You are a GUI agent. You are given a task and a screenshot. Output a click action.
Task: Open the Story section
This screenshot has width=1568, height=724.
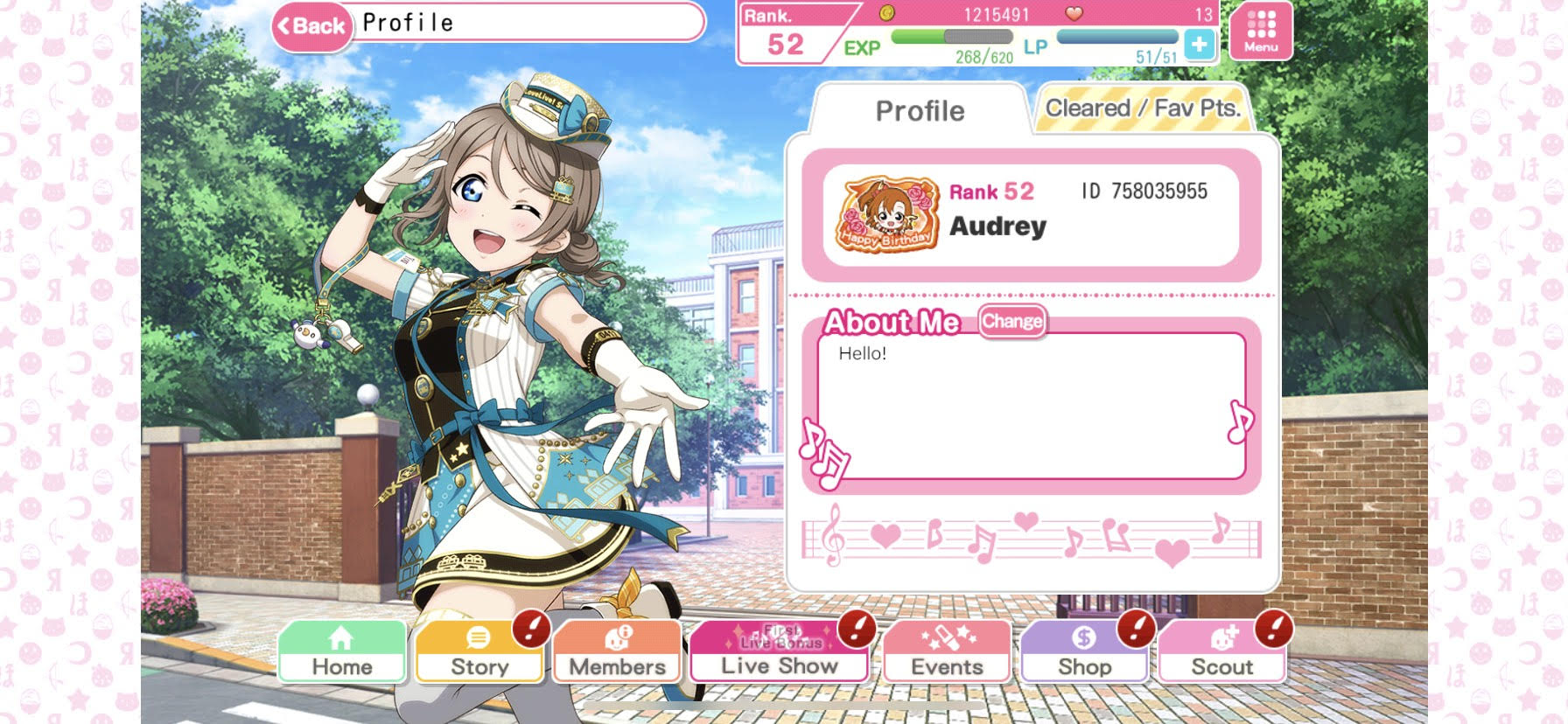pos(479,652)
